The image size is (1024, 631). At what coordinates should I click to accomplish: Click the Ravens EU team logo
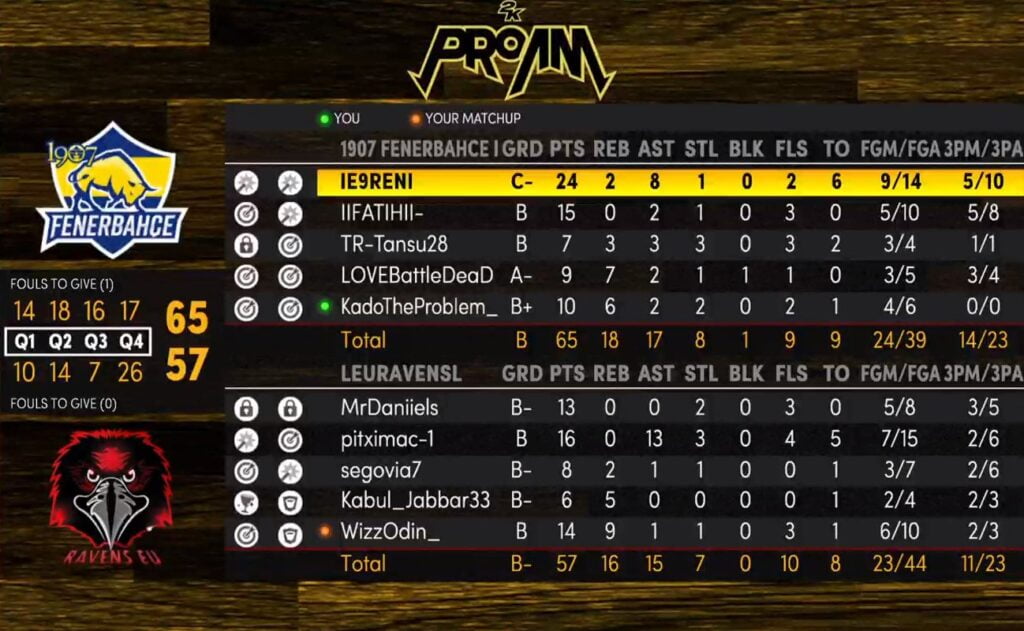coord(110,497)
